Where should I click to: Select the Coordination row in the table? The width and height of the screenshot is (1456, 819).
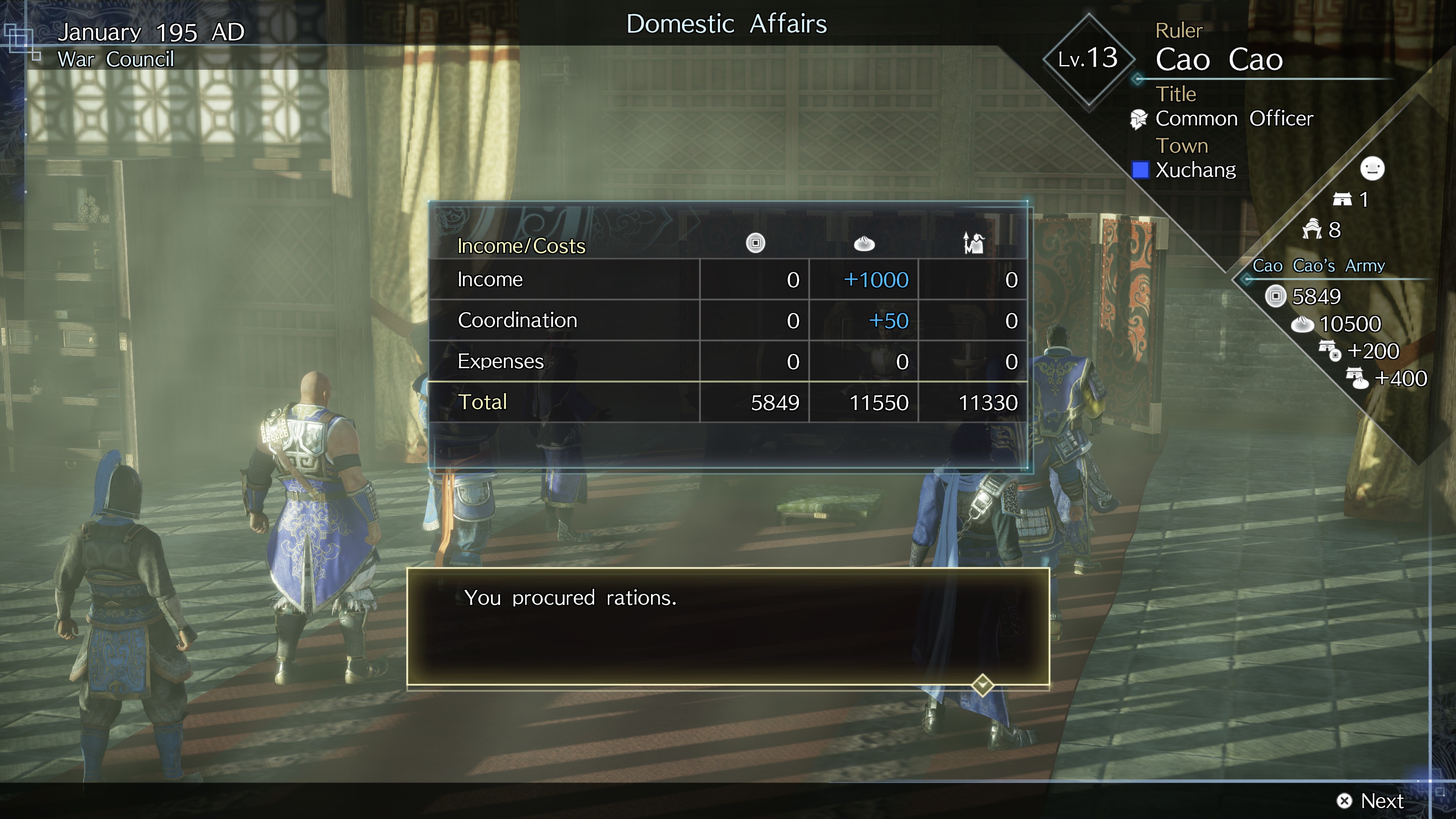click(x=622, y=320)
